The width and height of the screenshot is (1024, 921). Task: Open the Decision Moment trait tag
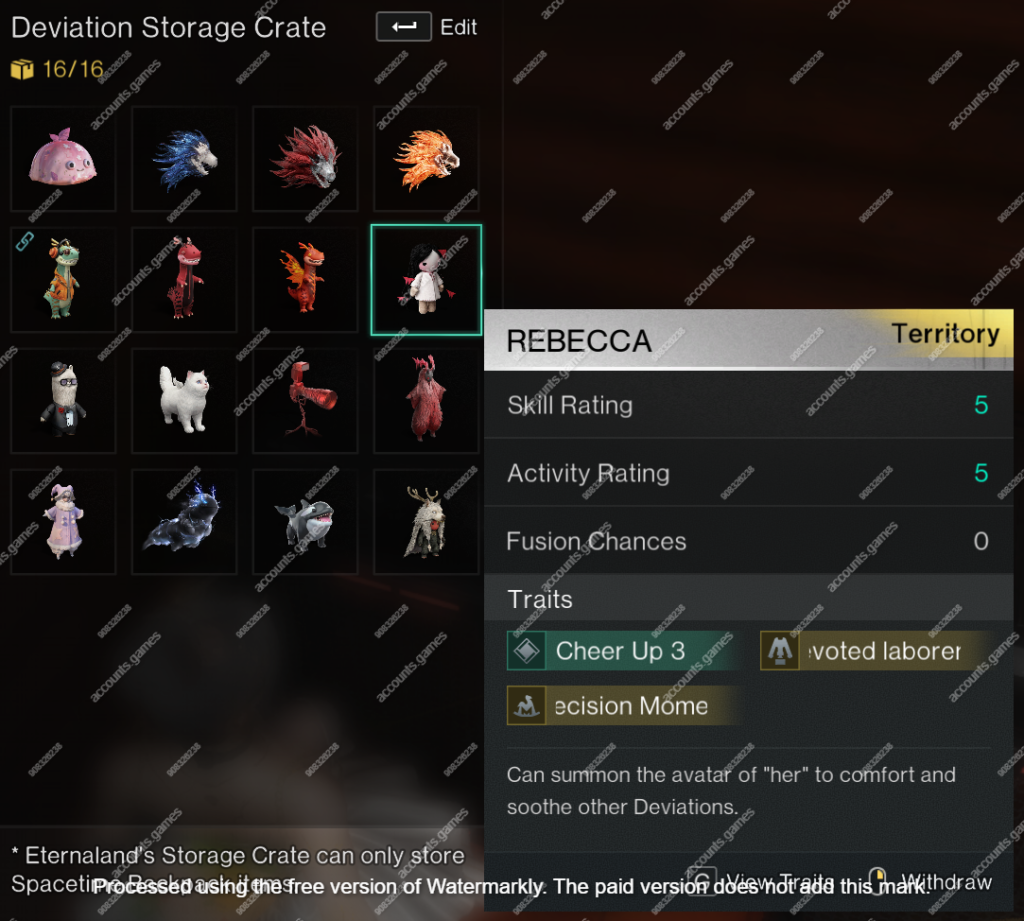(625, 706)
